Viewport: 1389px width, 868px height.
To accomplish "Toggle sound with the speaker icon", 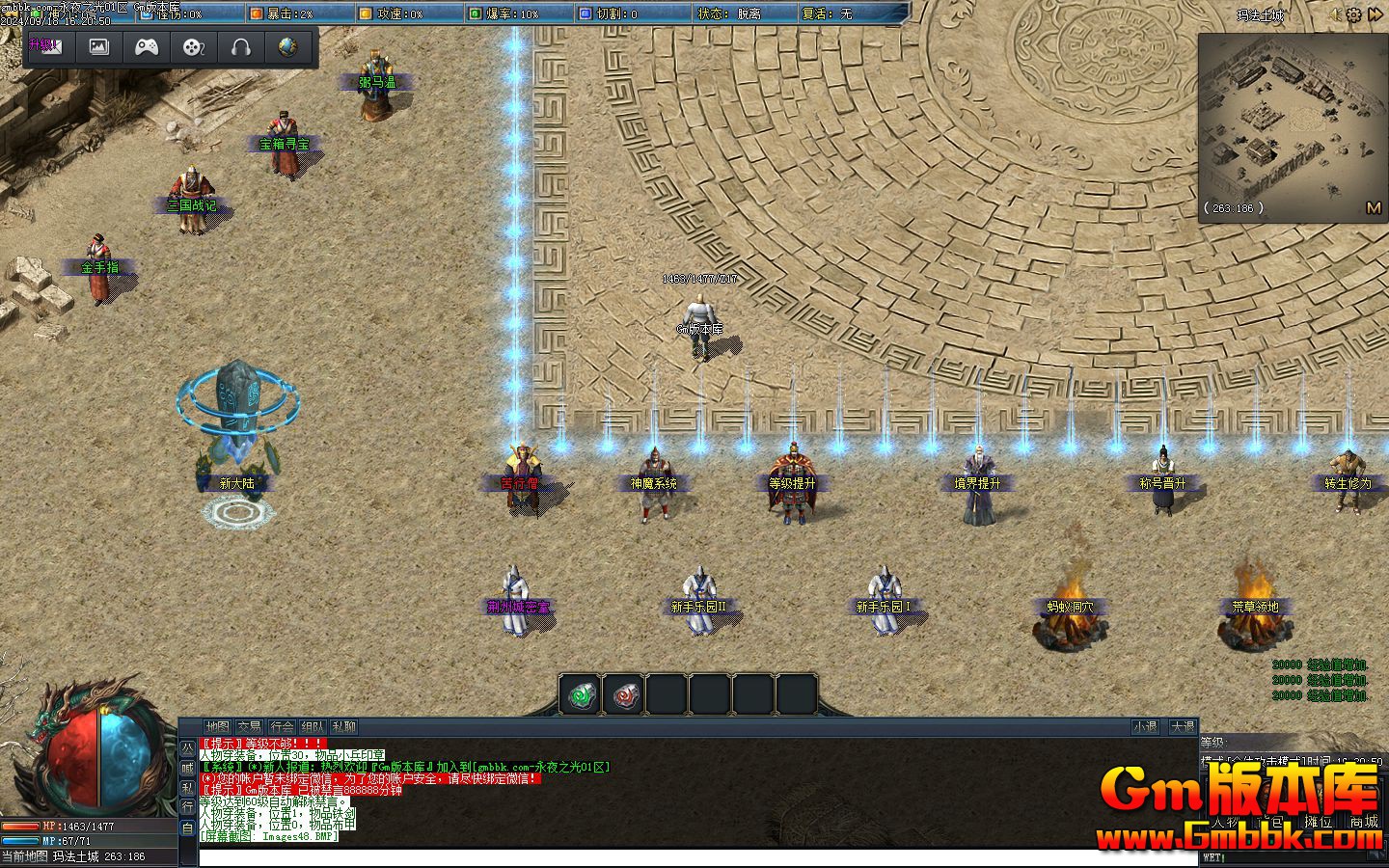I will coord(1335,14).
